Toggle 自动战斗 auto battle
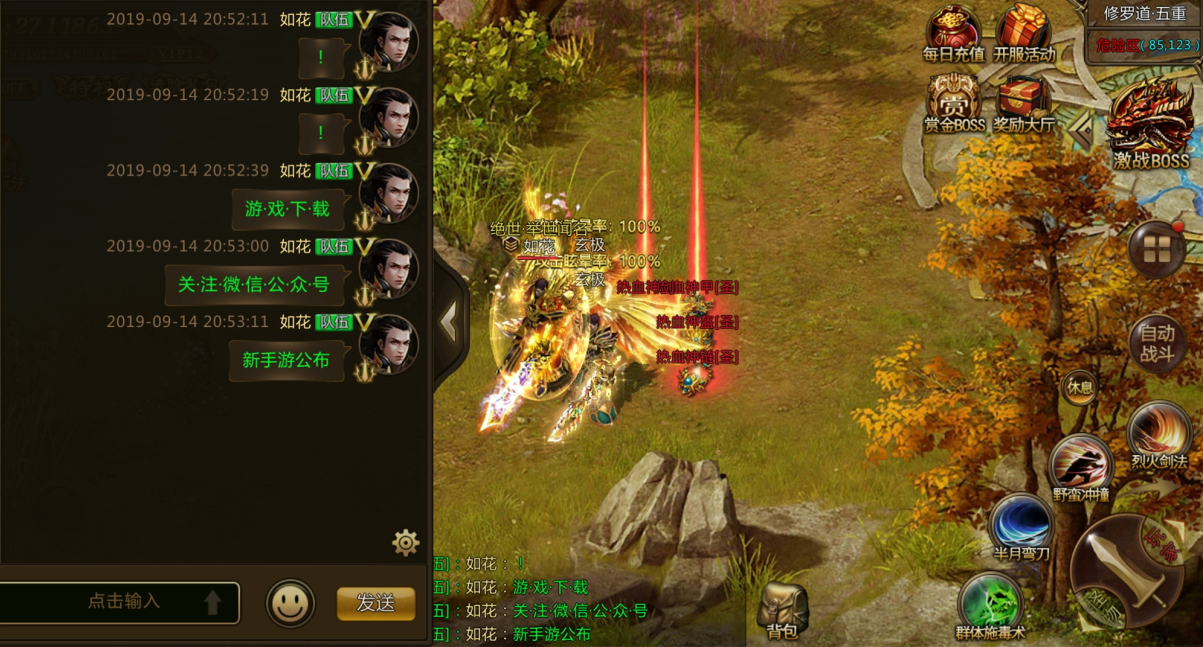 (1157, 343)
